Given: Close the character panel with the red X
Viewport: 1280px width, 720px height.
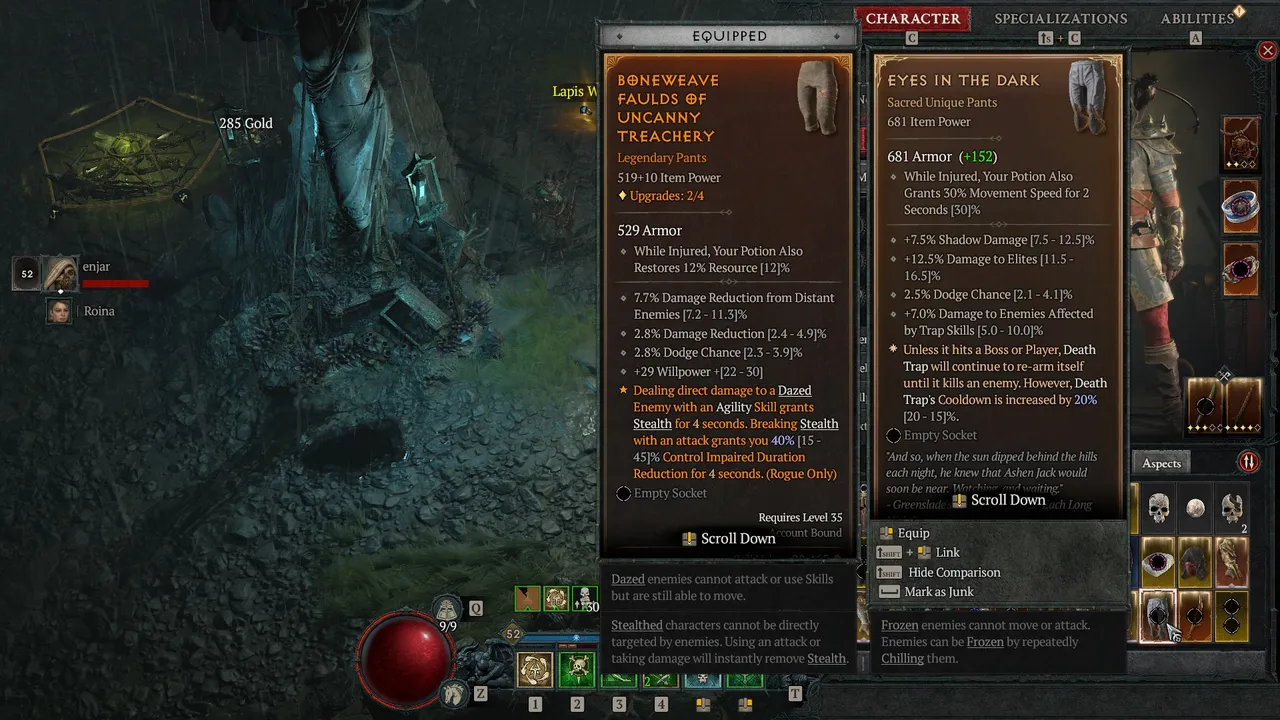Looking at the screenshot, I should click(1267, 50).
